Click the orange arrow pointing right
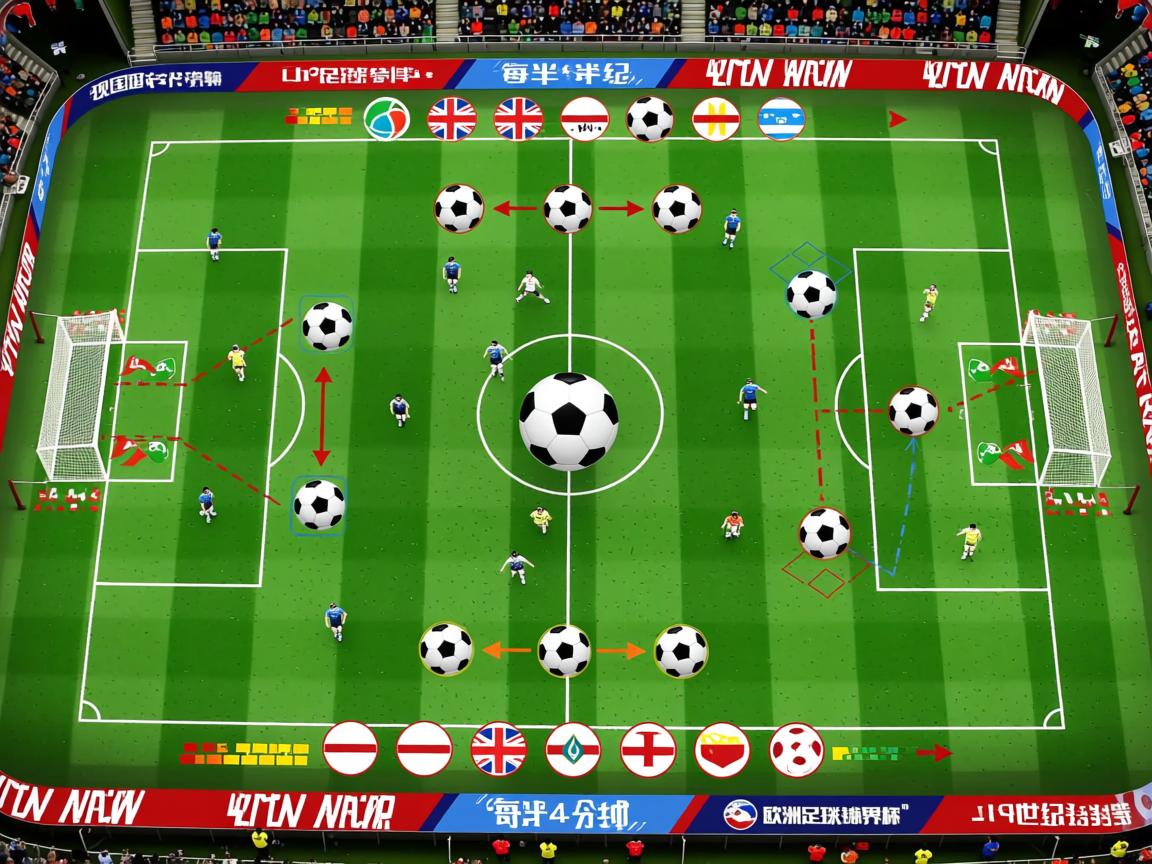The width and height of the screenshot is (1152, 864). pos(622,650)
